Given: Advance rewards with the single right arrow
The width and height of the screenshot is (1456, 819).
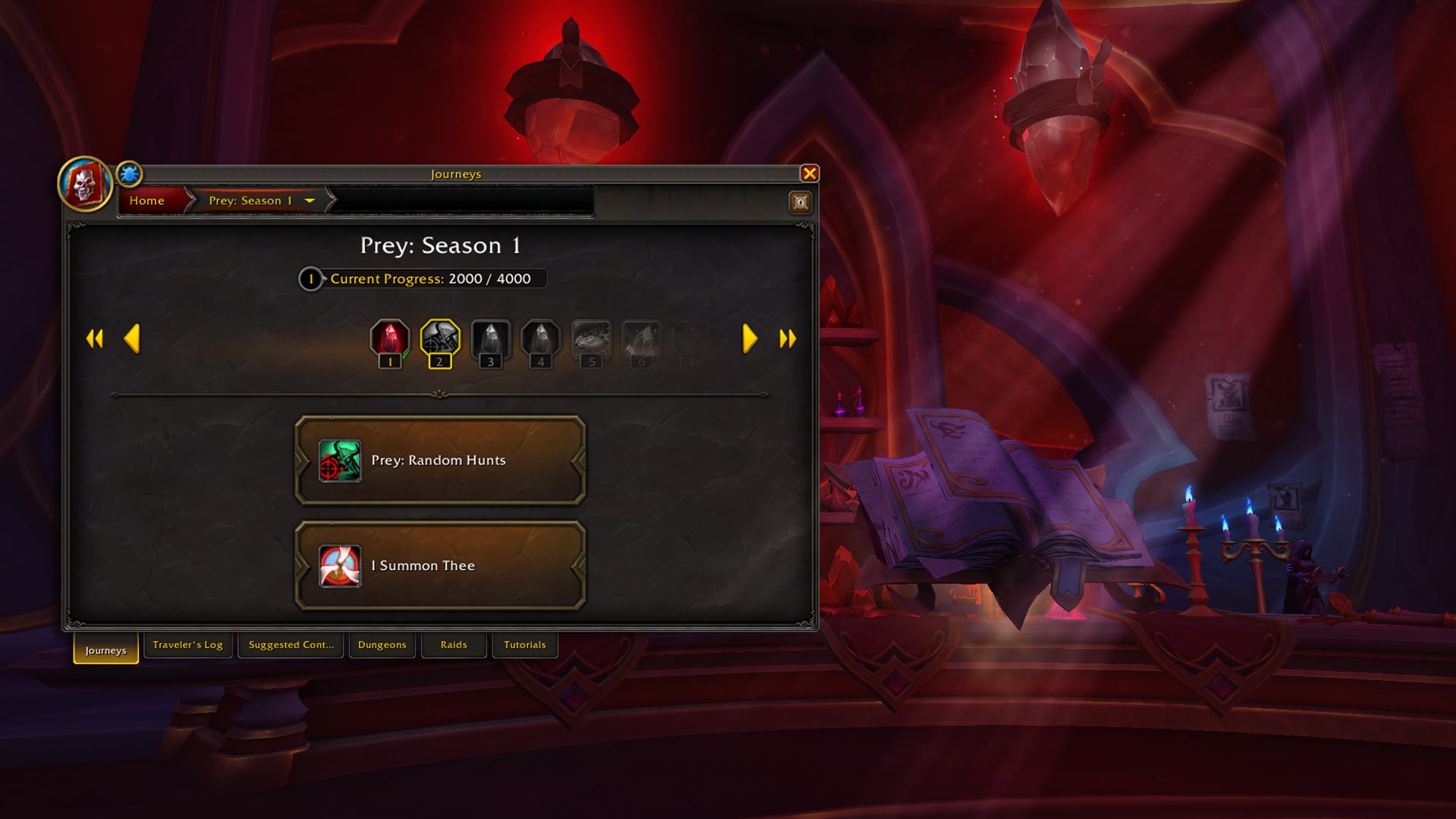Looking at the screenshot, I should [748, 339].
